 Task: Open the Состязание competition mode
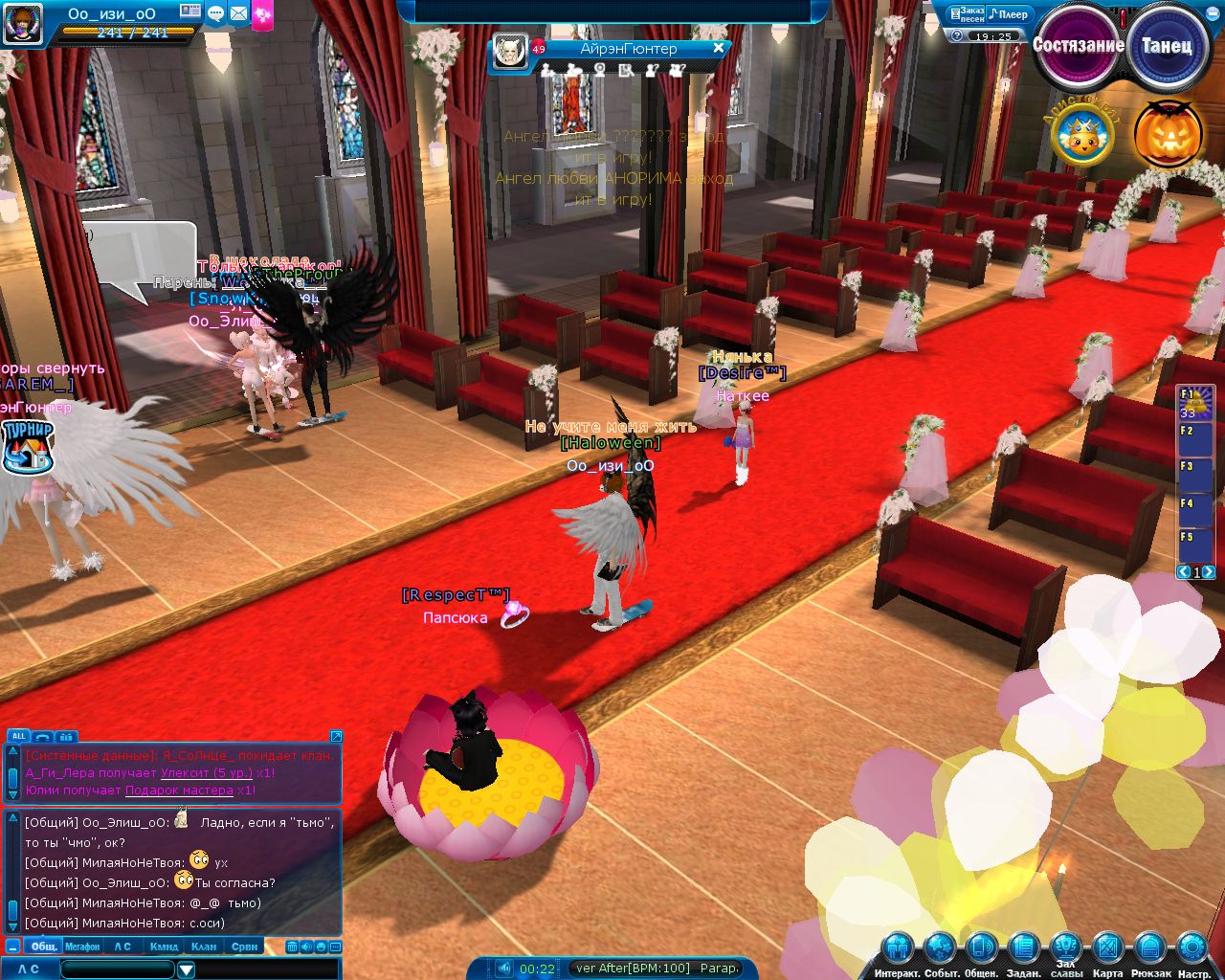[1078, 45]
